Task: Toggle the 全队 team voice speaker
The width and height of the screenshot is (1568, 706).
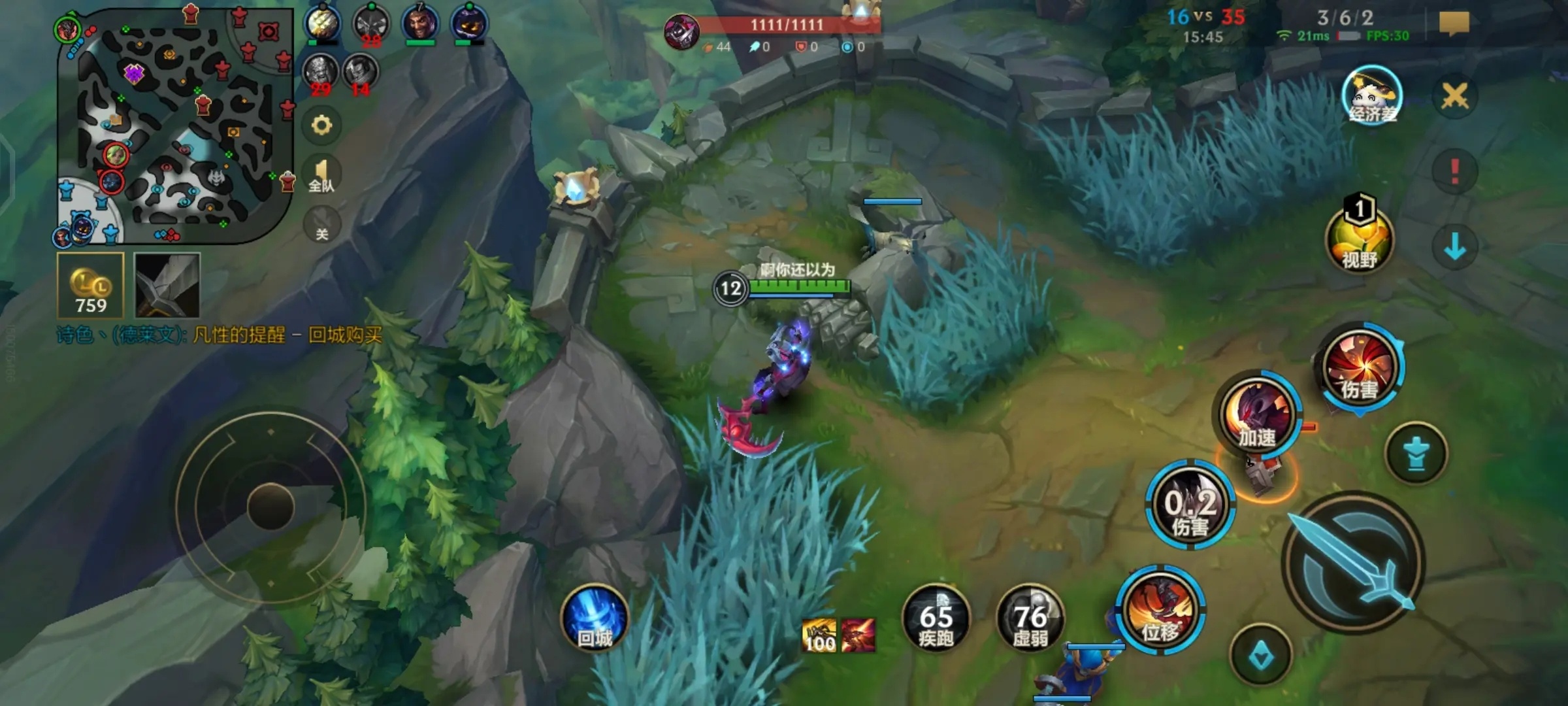Action: [321, 175]
